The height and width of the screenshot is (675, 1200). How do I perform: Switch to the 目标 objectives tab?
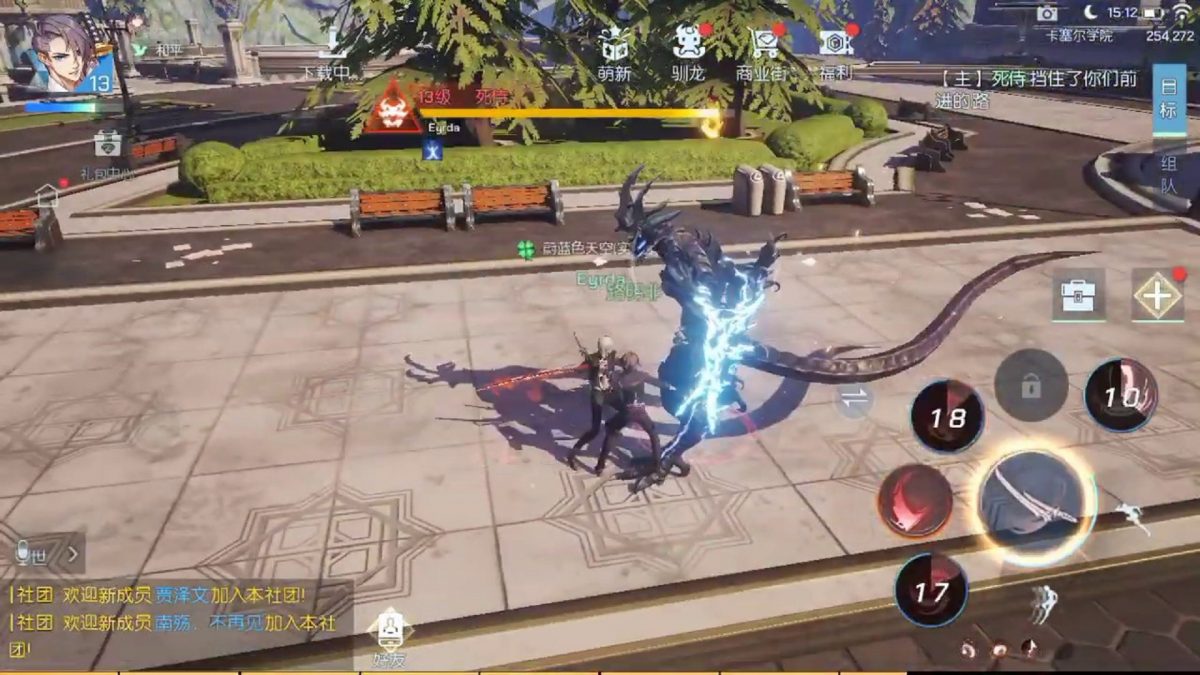(x=1168, y=99)
